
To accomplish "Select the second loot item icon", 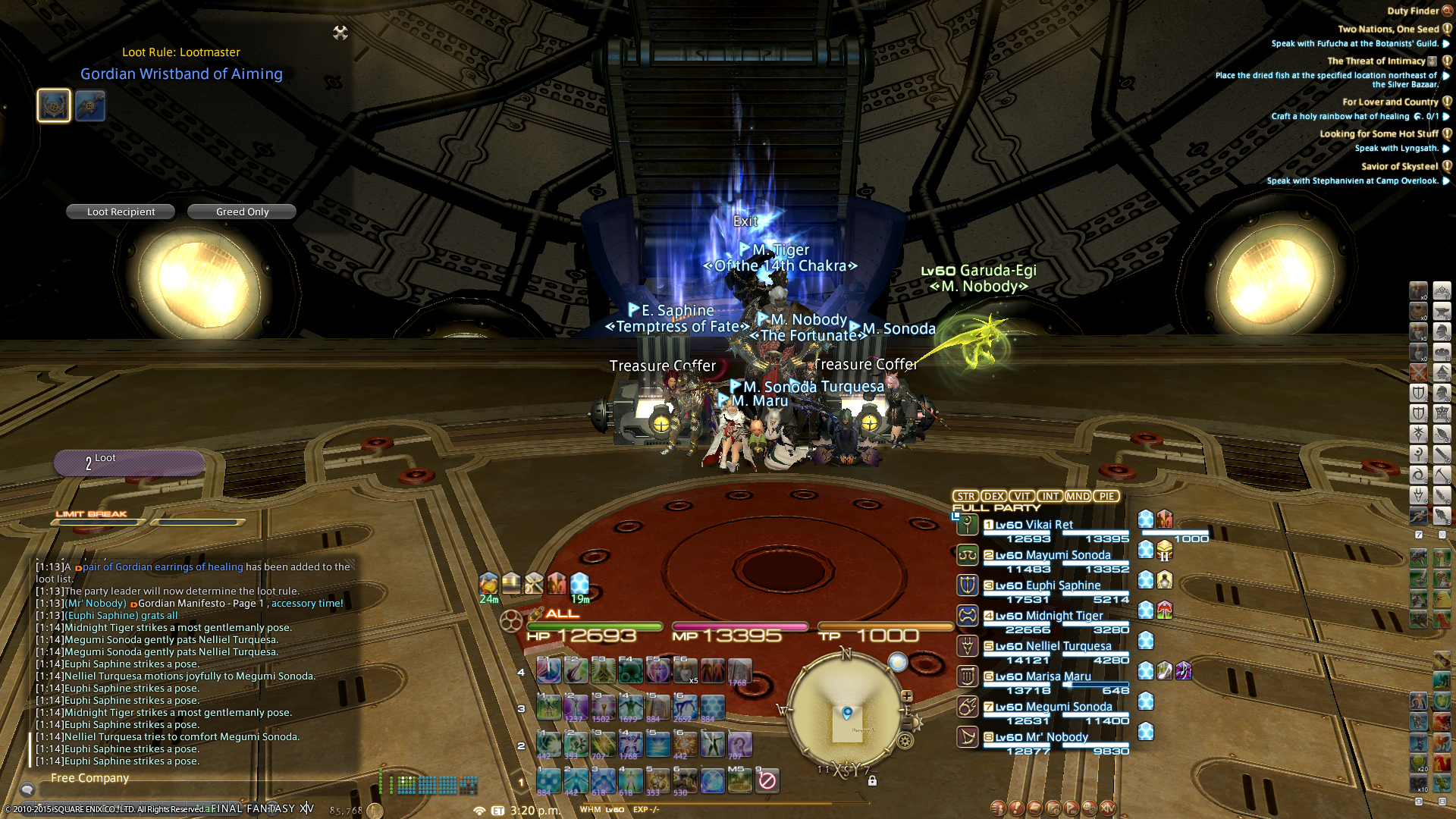I will 90,106.
